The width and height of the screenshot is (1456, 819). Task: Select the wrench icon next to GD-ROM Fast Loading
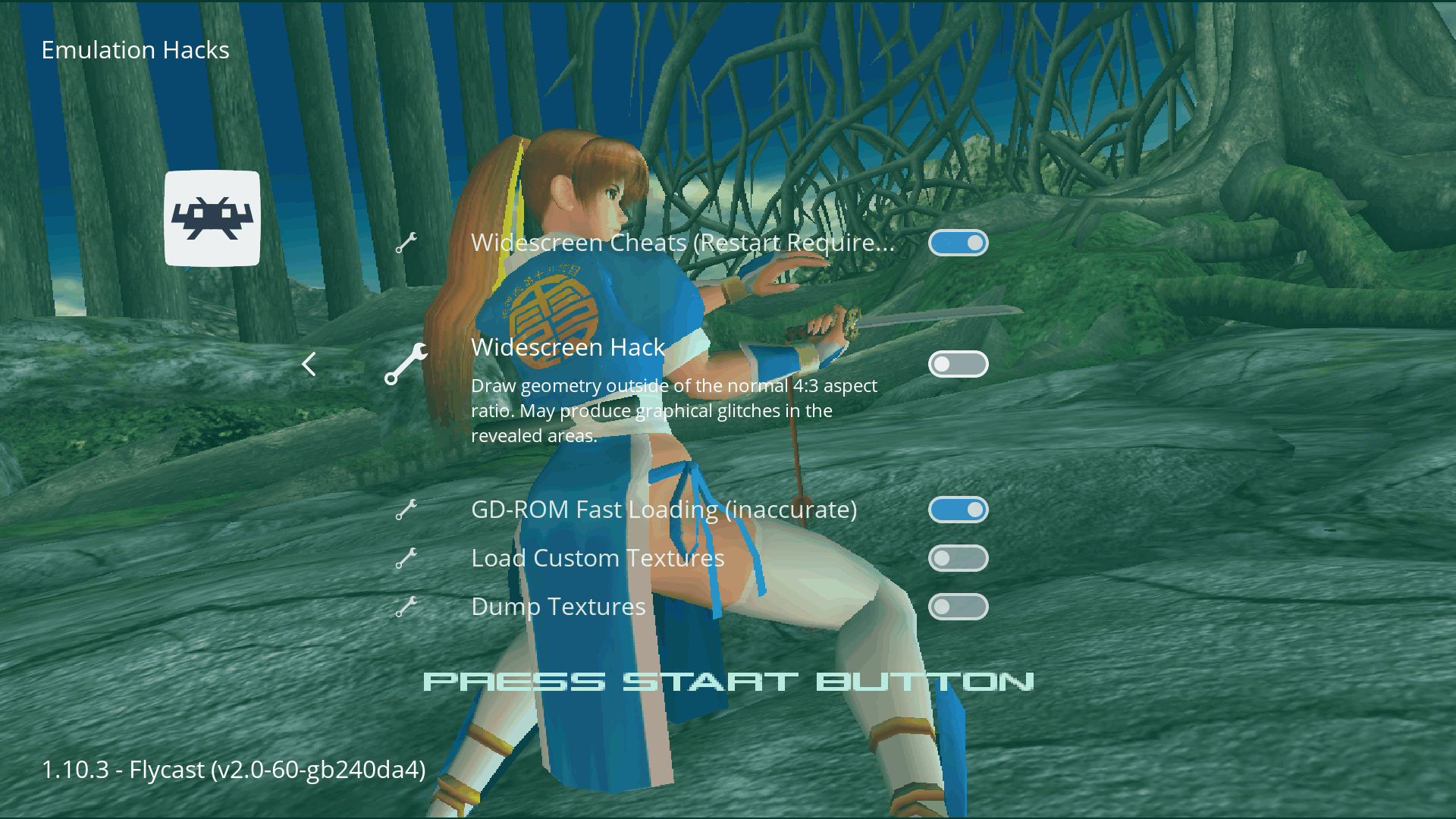[x=406, y=510]
